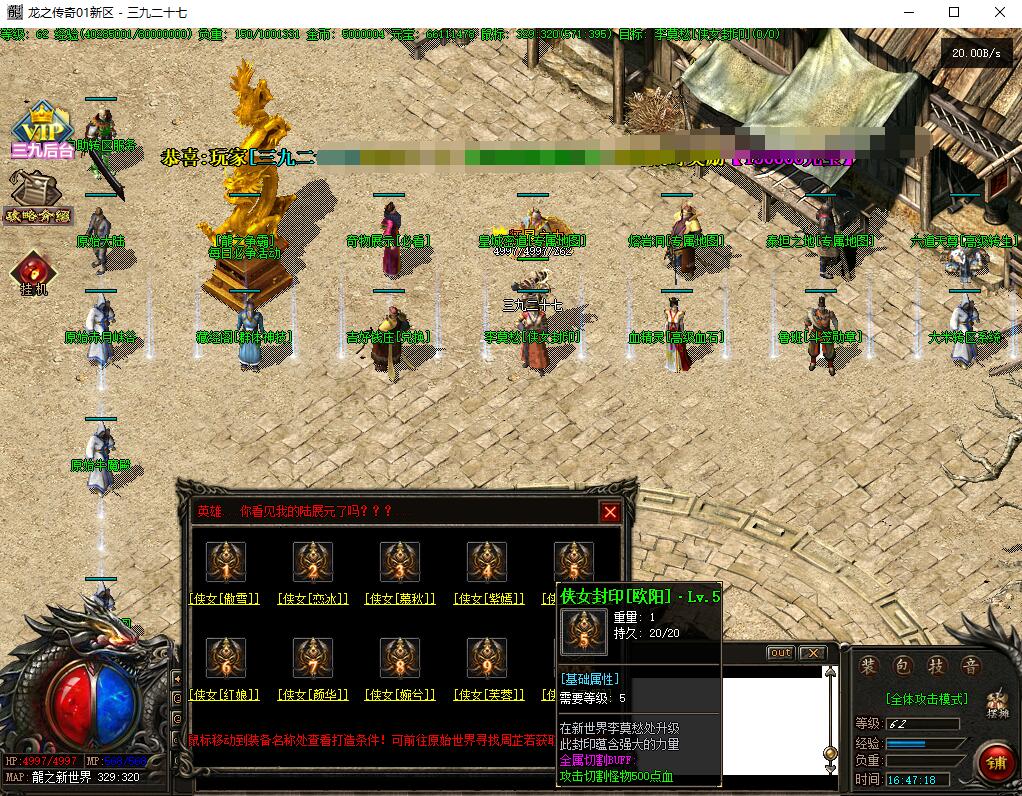Maximize the game window
1022x796 pixels.
click(x=954, y=12)
